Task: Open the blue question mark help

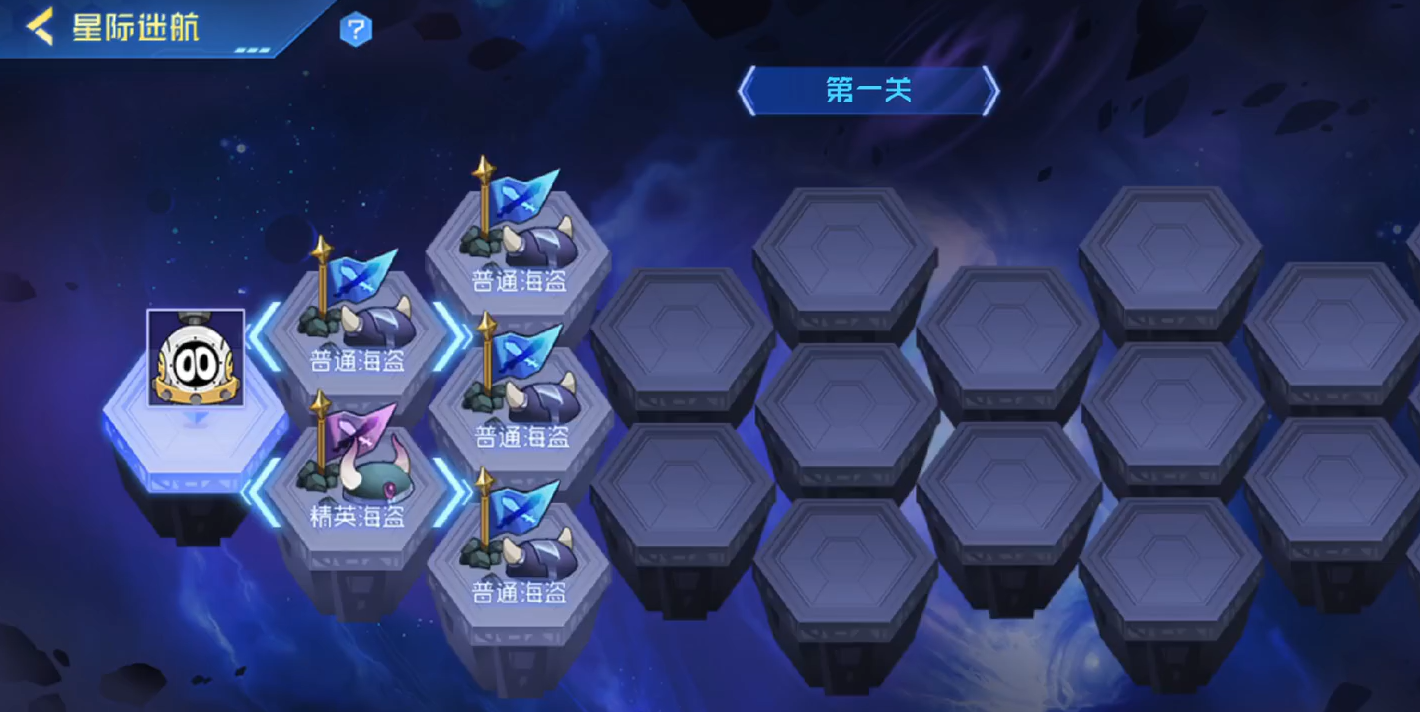Action: 355,30
